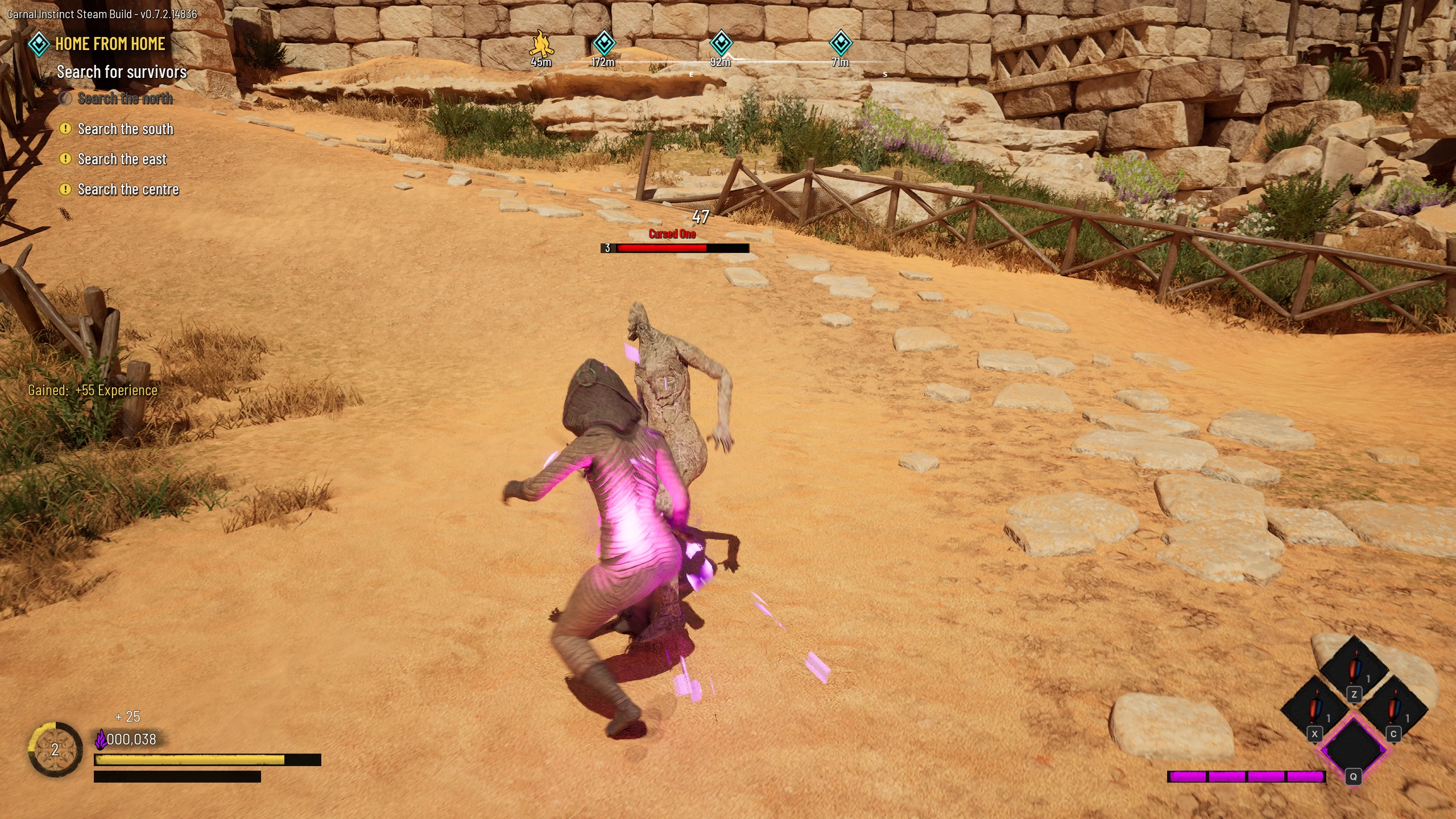Use the potion in the Z quick slot
Viewport: 1456px width, 819px height.
click(1354, 669)
